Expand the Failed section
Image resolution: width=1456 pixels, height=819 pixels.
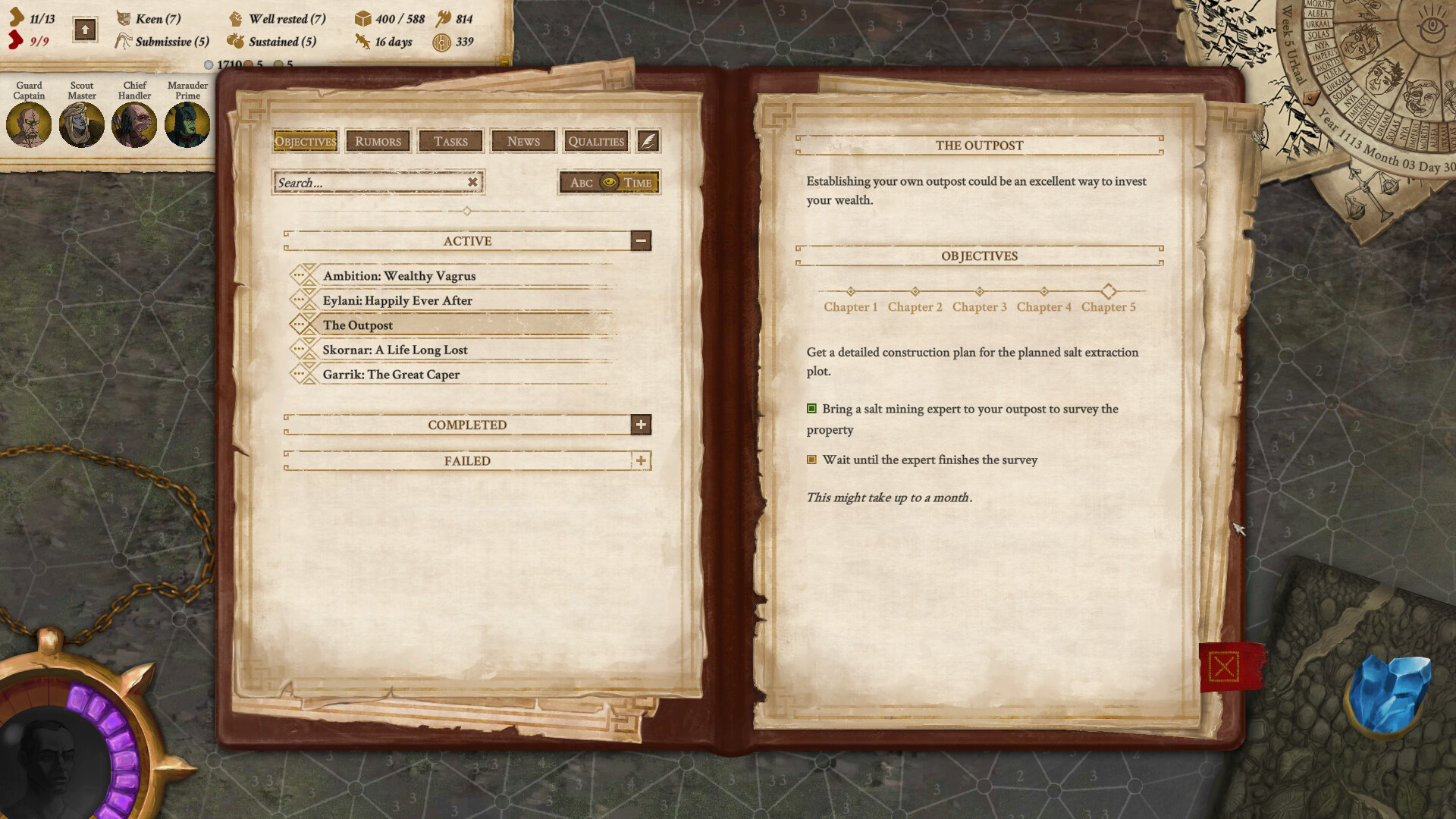click(x=642, y=460)
